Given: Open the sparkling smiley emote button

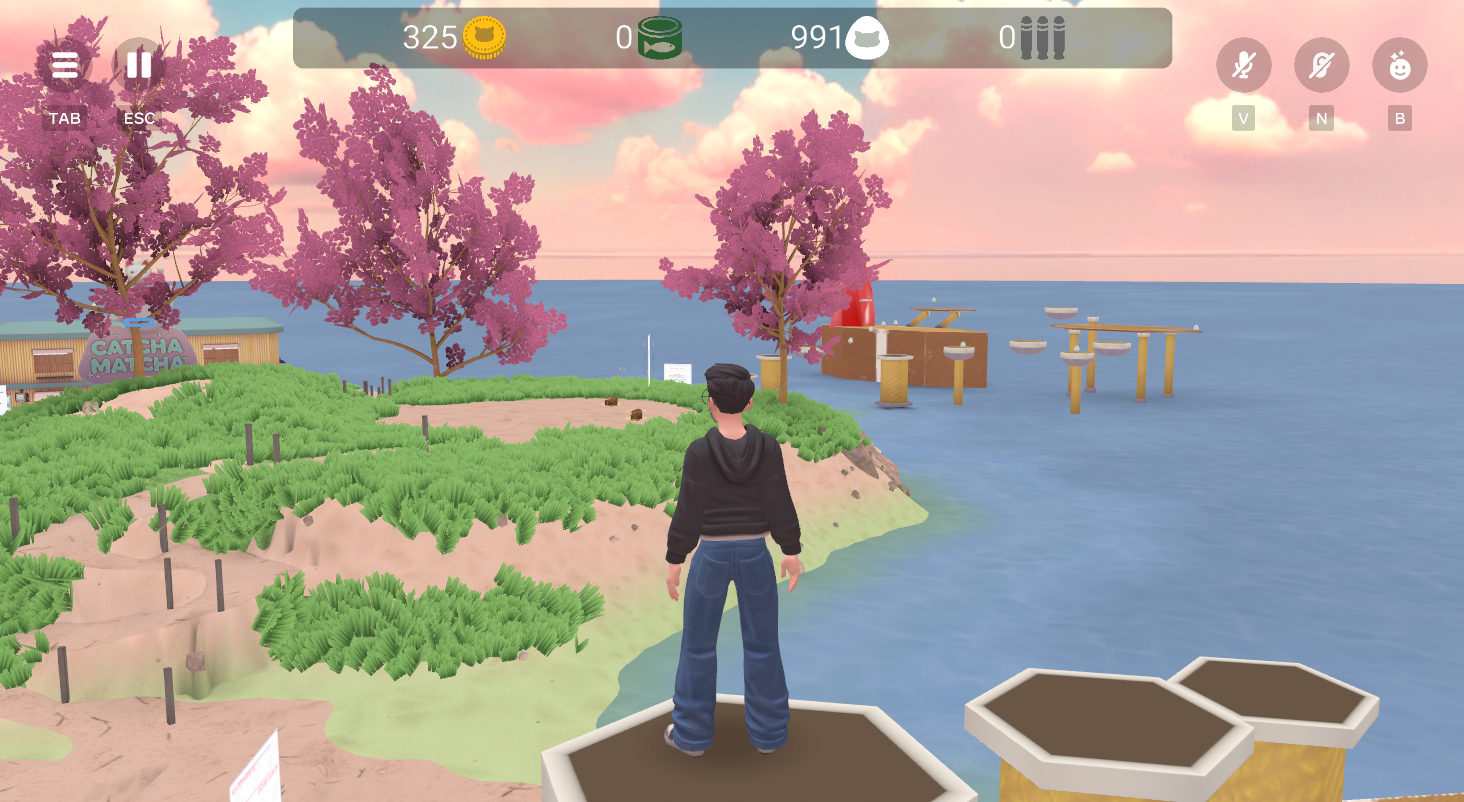Looking at the screenshot, I should [x=1399, y=66].
